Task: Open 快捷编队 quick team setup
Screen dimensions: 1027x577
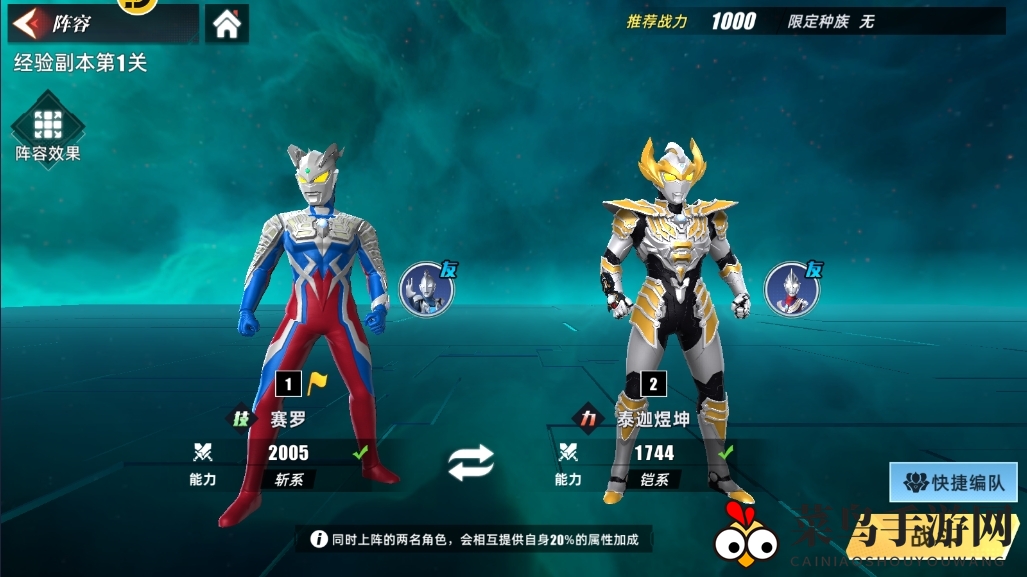Action: pyautogui.click(x=954, y=483)
